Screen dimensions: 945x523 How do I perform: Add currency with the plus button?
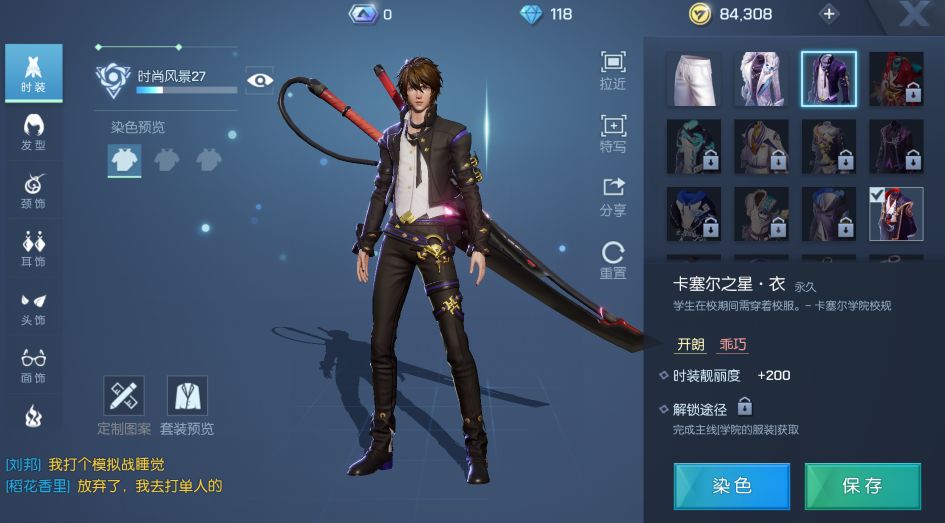[828, 14]
